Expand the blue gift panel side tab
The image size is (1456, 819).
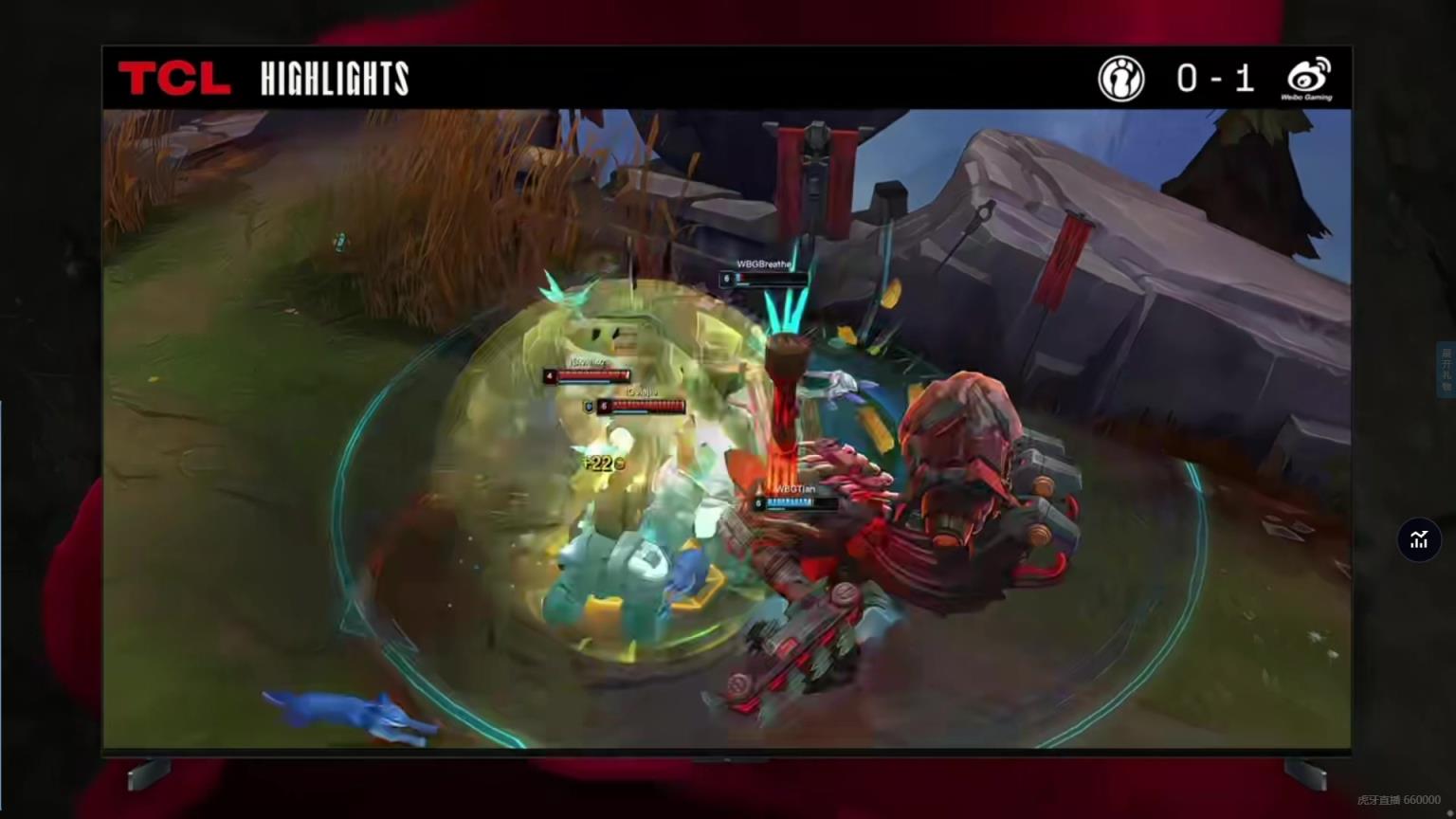(x=1447, y=370)
